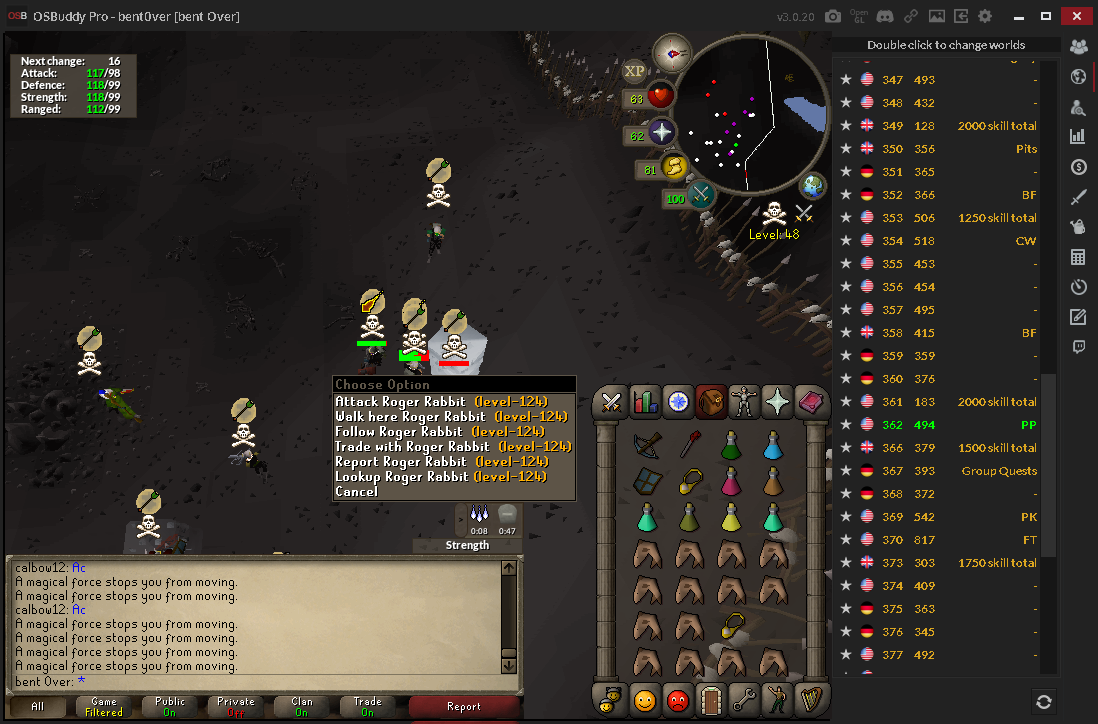
Task: Choose Attack Roger Rabbit from the menu
Action: pyautogui.click(x=441, y=402)
